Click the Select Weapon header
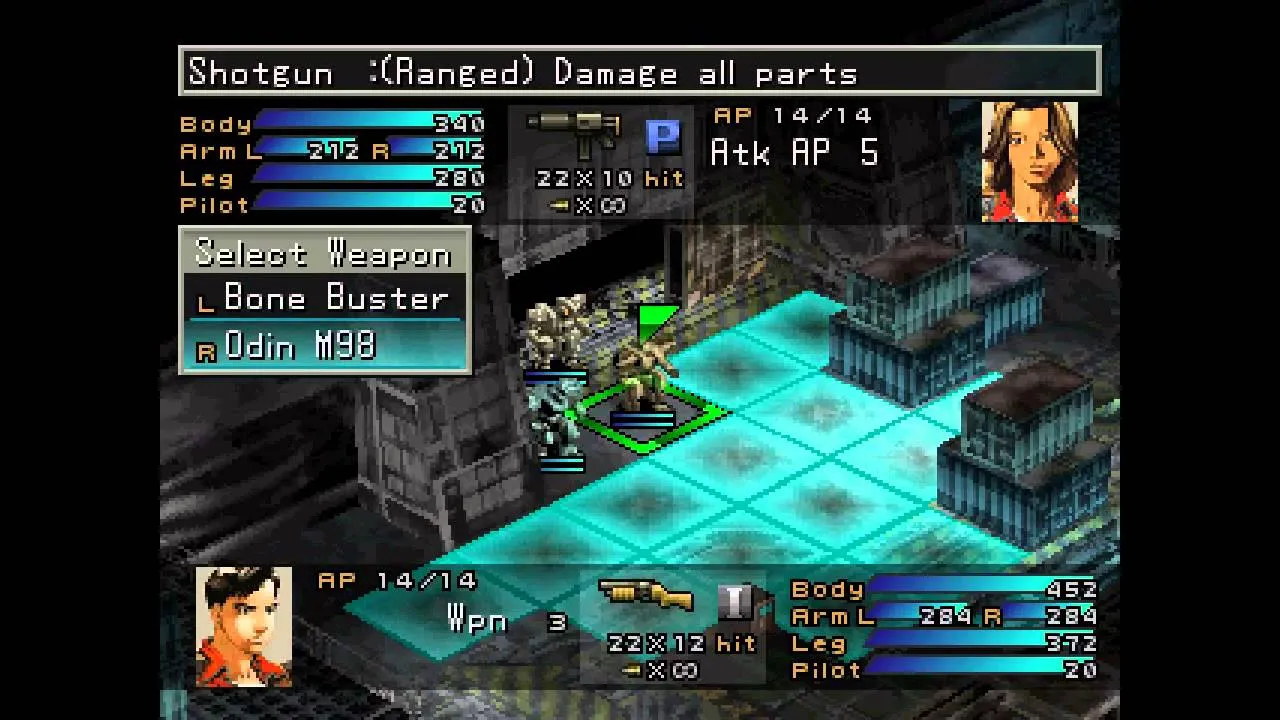Image resolution: width=1280 pixels, height=720 pixels. 323,254
